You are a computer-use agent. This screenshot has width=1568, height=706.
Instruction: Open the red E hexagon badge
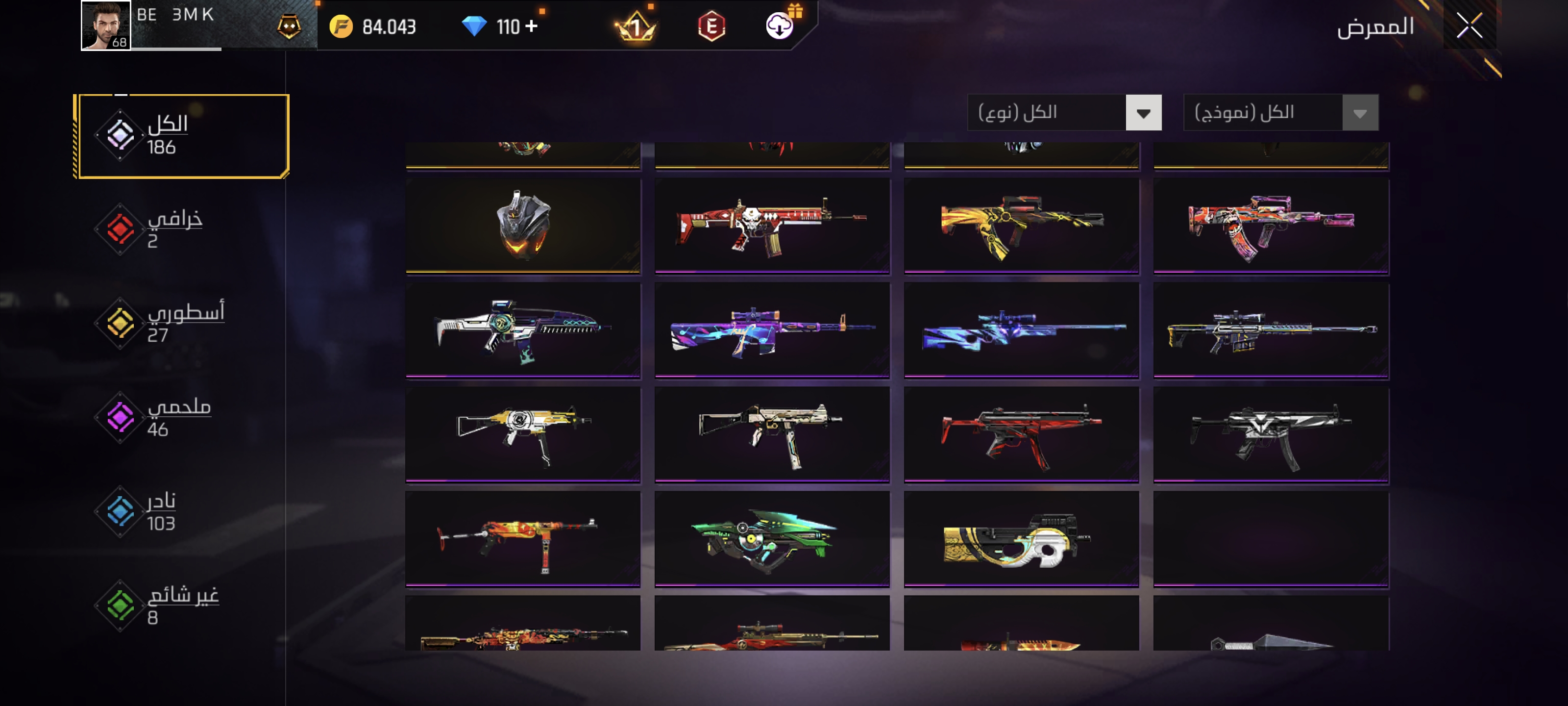tap(711, 26)
